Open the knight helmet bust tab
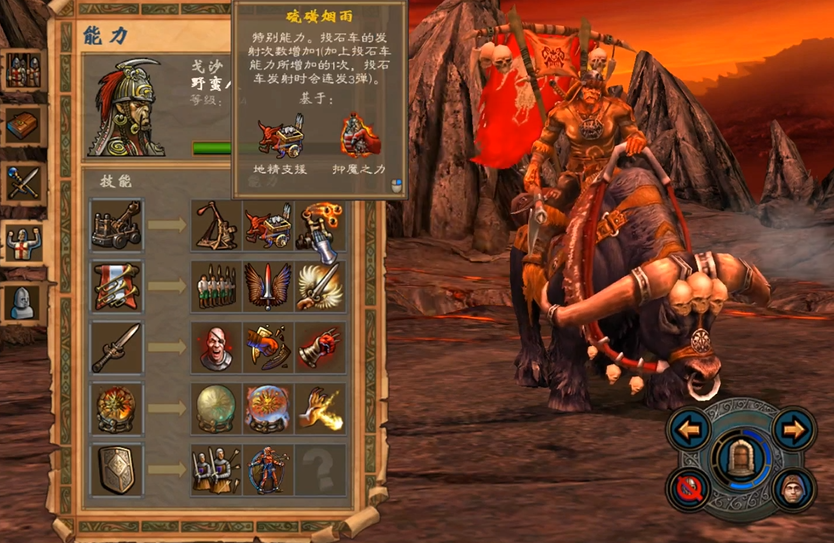 click(x=23, y=300)
